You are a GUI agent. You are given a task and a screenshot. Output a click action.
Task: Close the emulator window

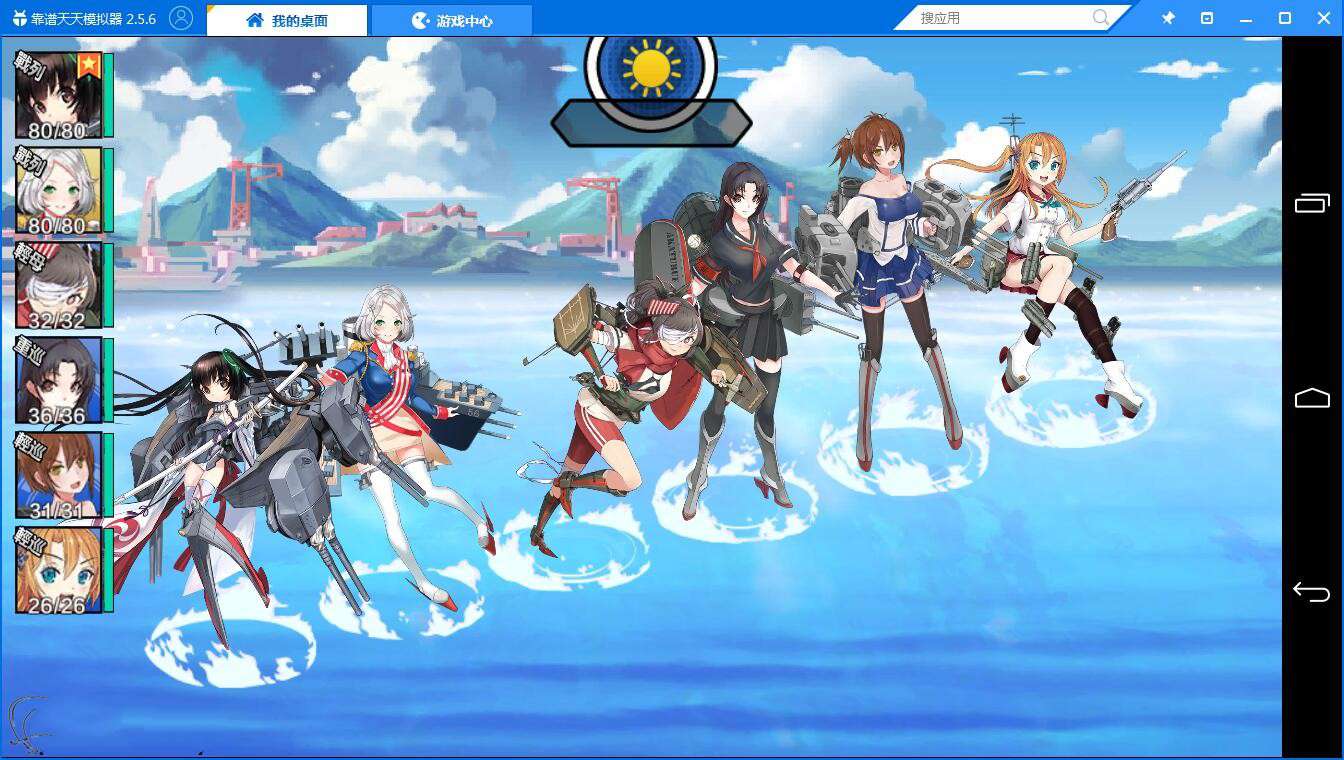tap(1324, 18)
